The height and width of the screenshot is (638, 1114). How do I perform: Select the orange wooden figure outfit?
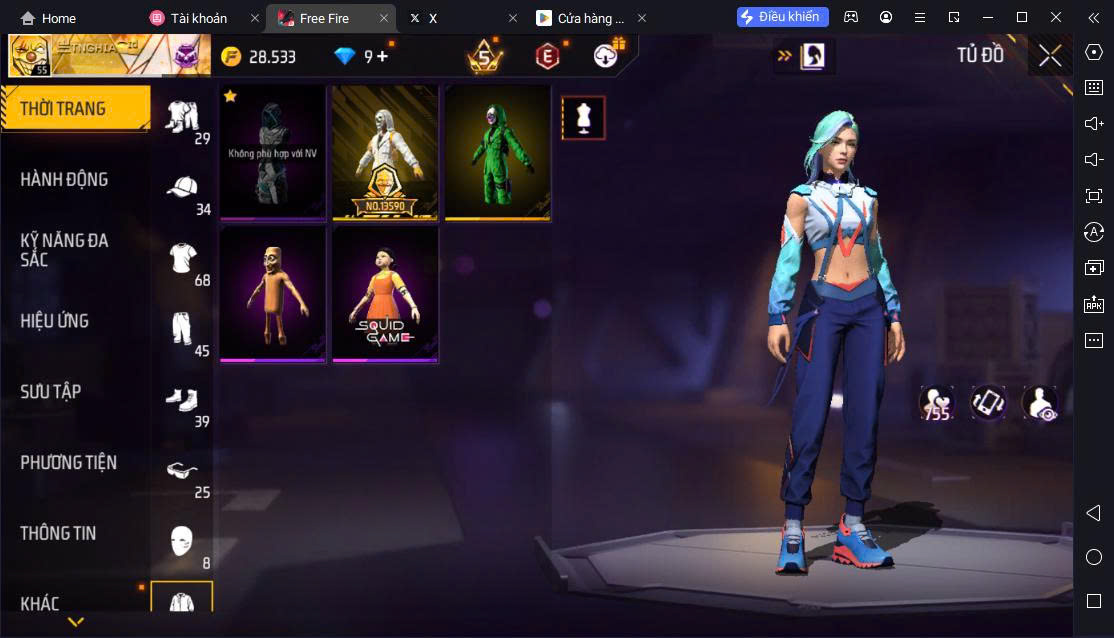point(273,294)
